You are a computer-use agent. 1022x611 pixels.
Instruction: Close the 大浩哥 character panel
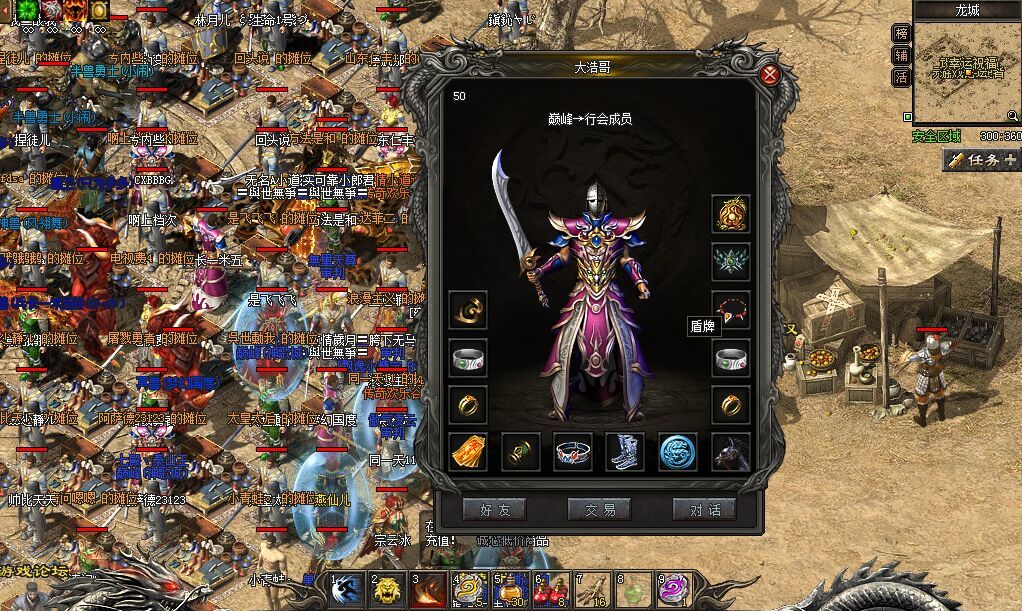pos(770,74)
